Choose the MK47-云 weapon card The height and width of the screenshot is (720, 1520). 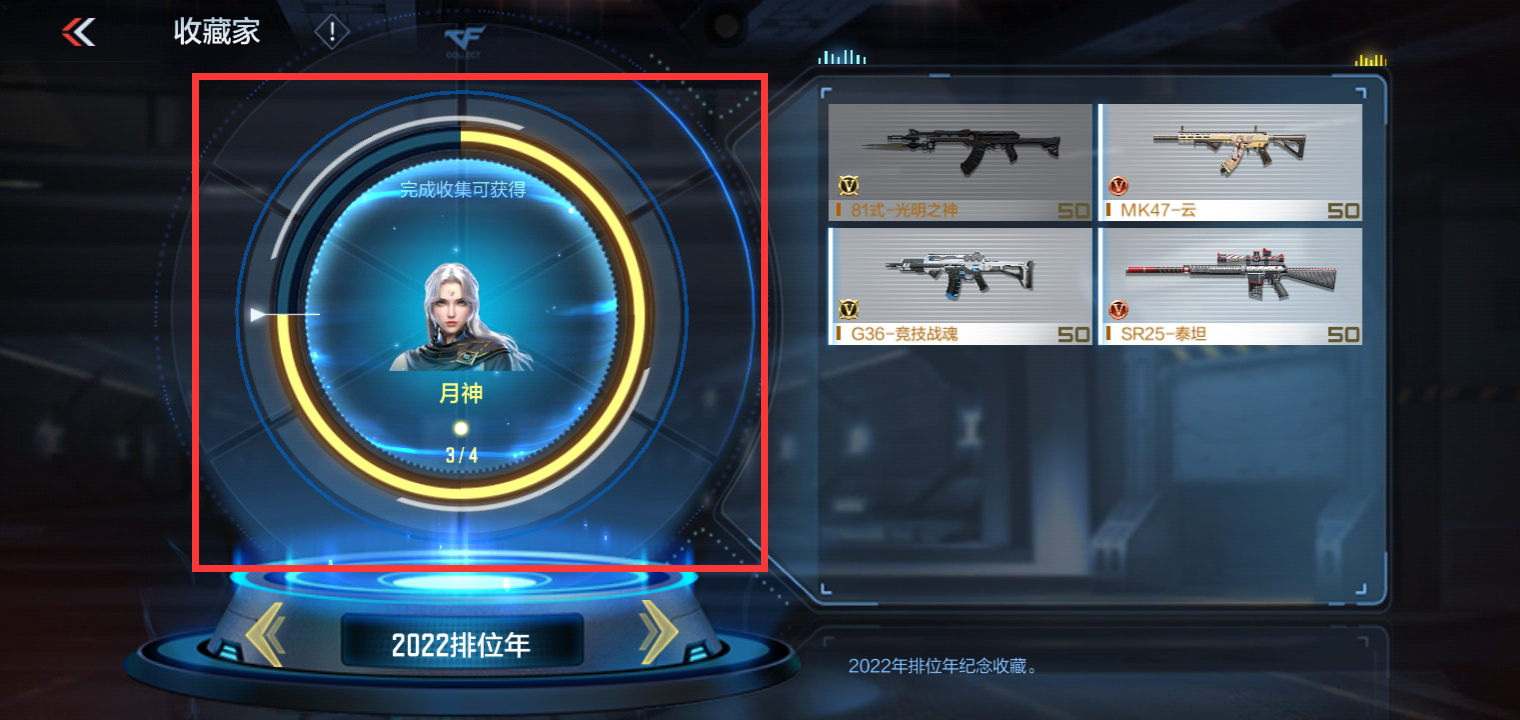pos(1231,162)
